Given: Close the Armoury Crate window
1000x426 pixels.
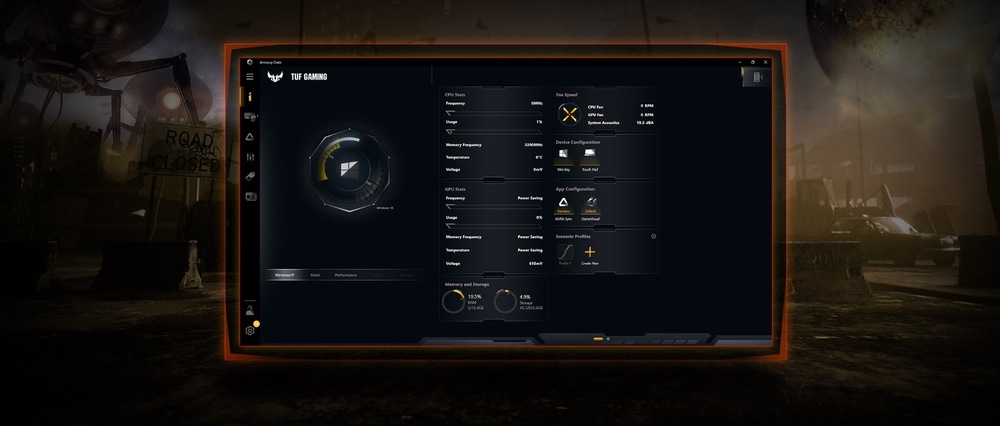Looking at the screenshot, I should click(x=767, y=62).
